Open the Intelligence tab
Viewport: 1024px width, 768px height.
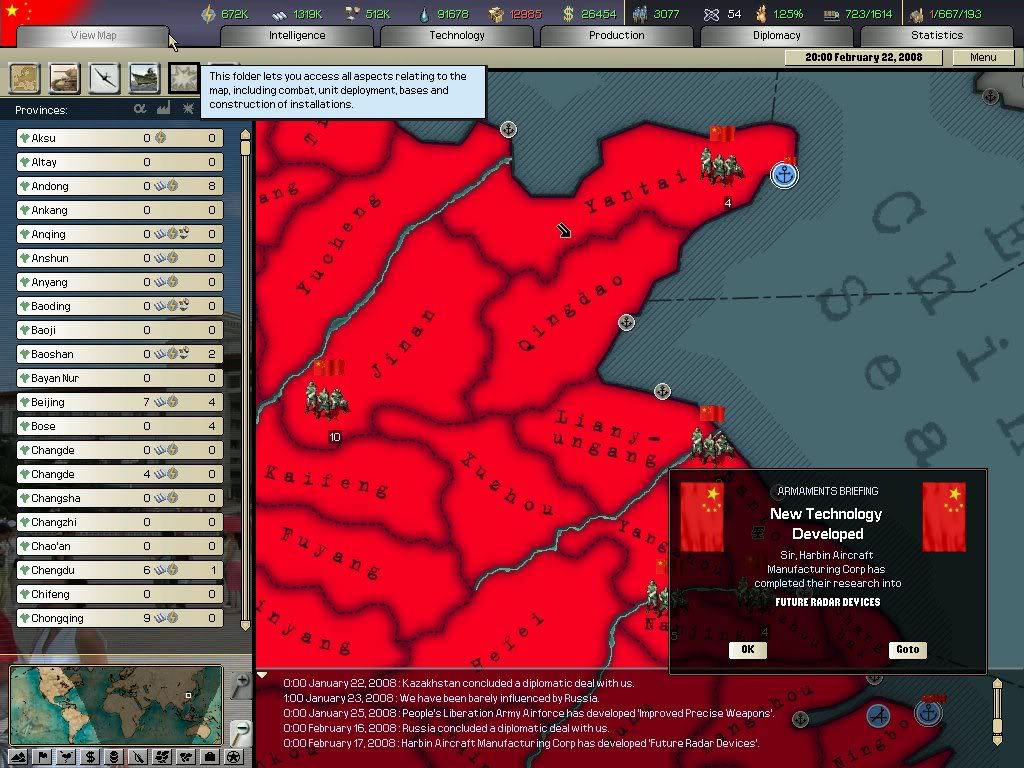coord(297,36)
